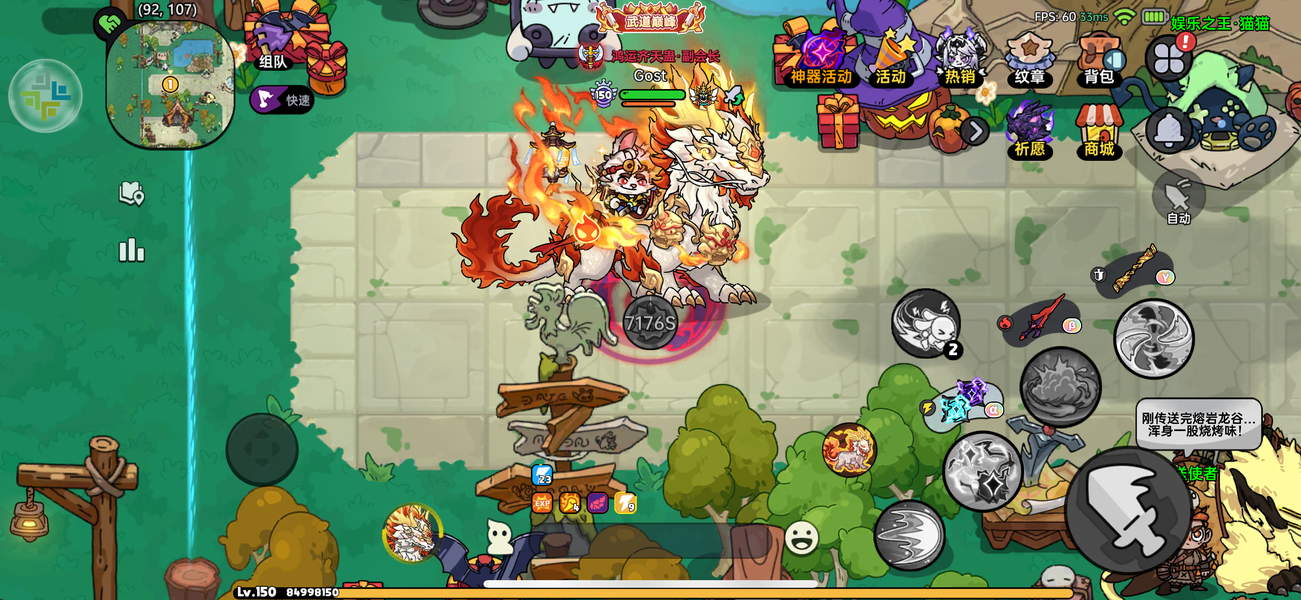Toggle 自动 auto-battle mode

pyautogui.click(x=1178, y=198)
